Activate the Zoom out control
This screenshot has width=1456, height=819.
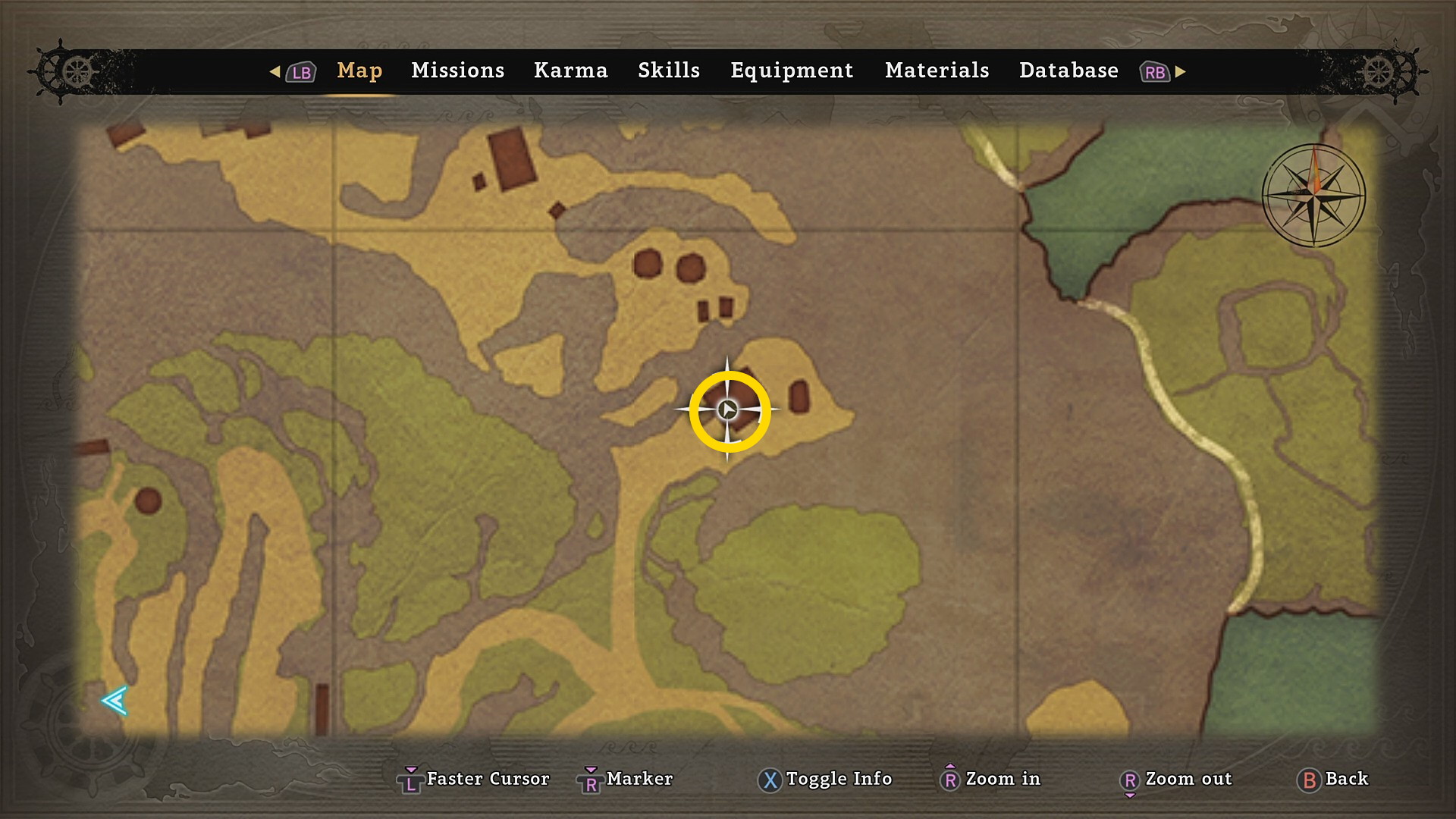(1176, 779)
